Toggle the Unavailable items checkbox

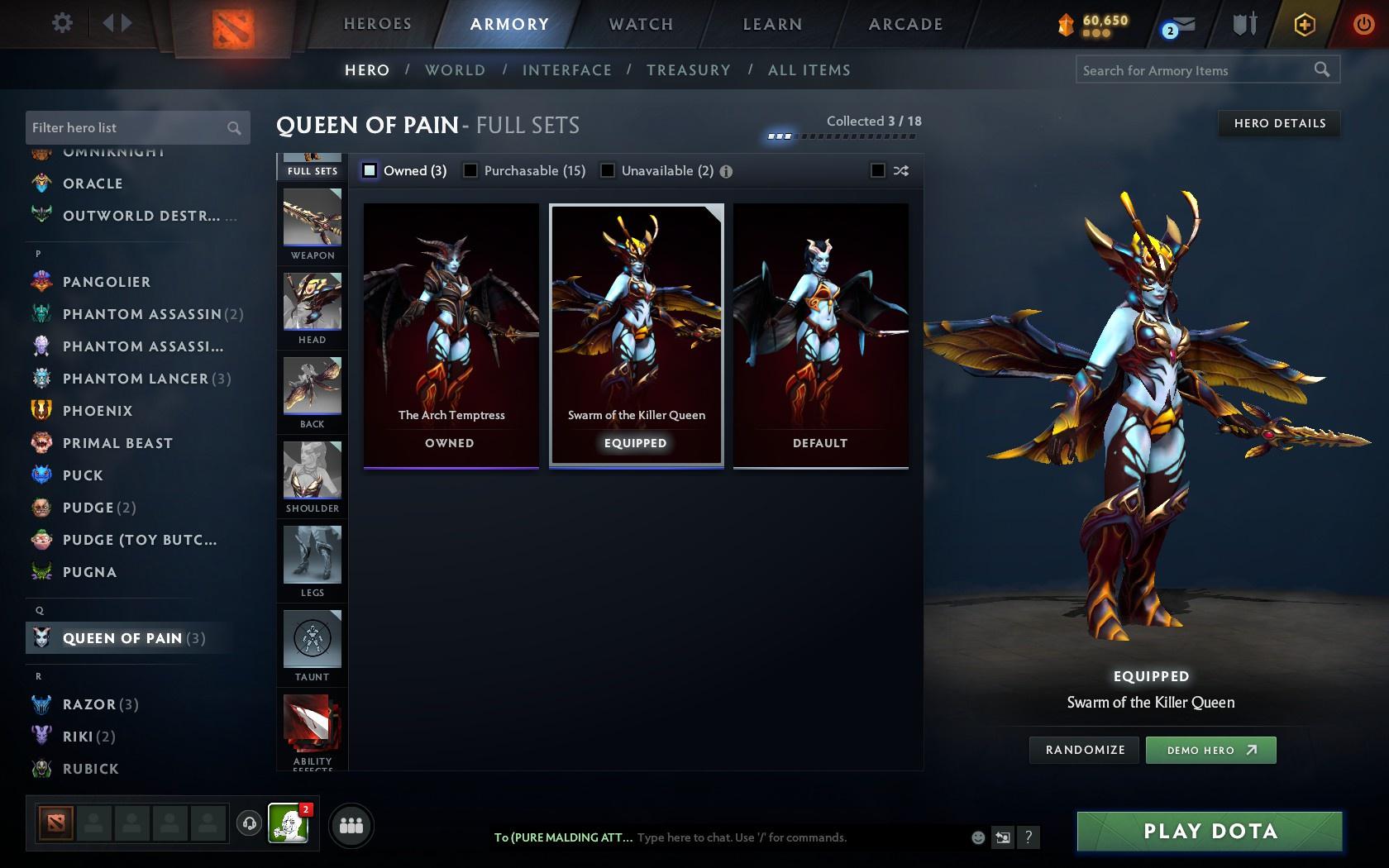pyautogui.click(x=609, y=170)
